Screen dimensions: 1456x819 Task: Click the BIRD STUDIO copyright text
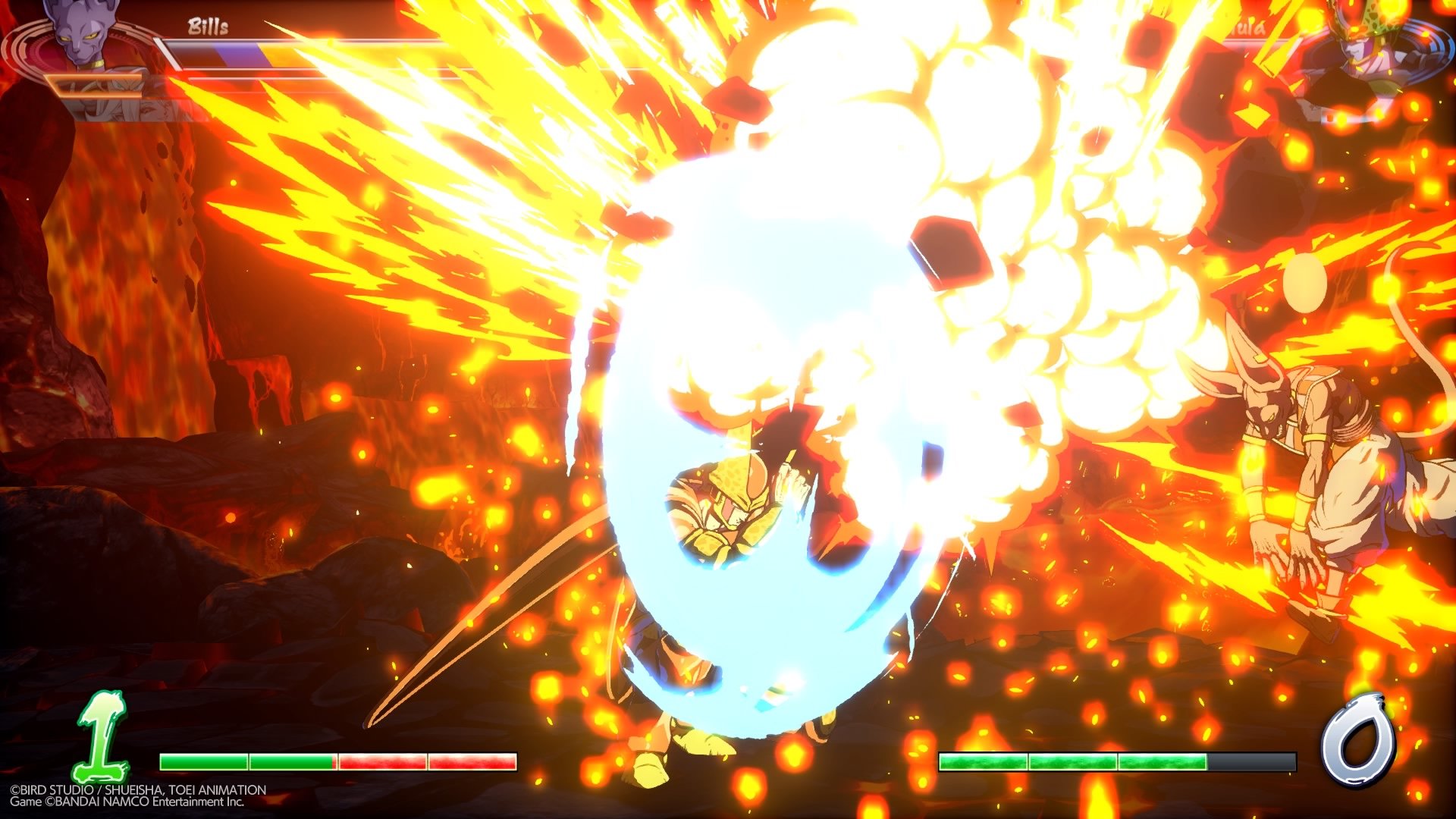[136, 788]
